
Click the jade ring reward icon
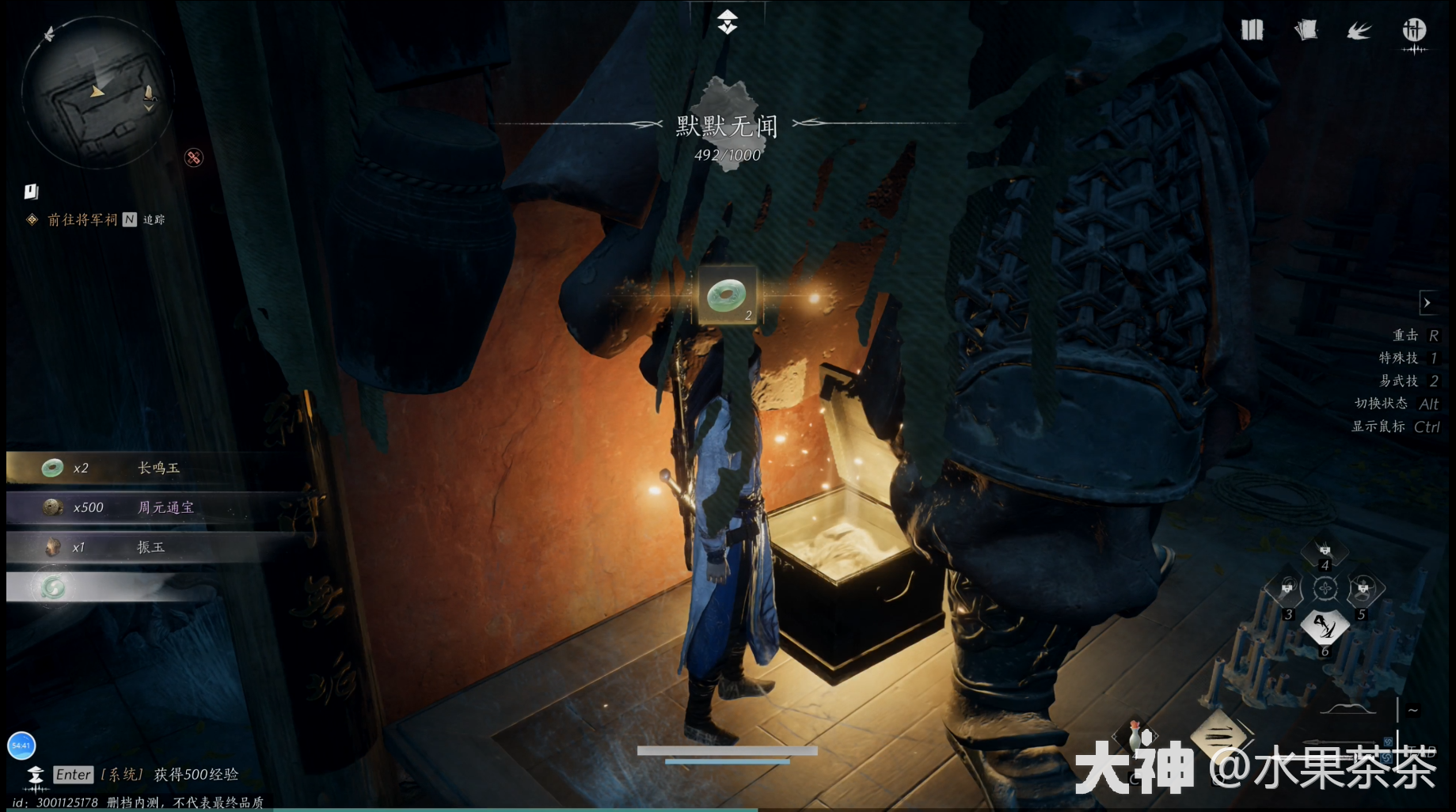point(727,296)
